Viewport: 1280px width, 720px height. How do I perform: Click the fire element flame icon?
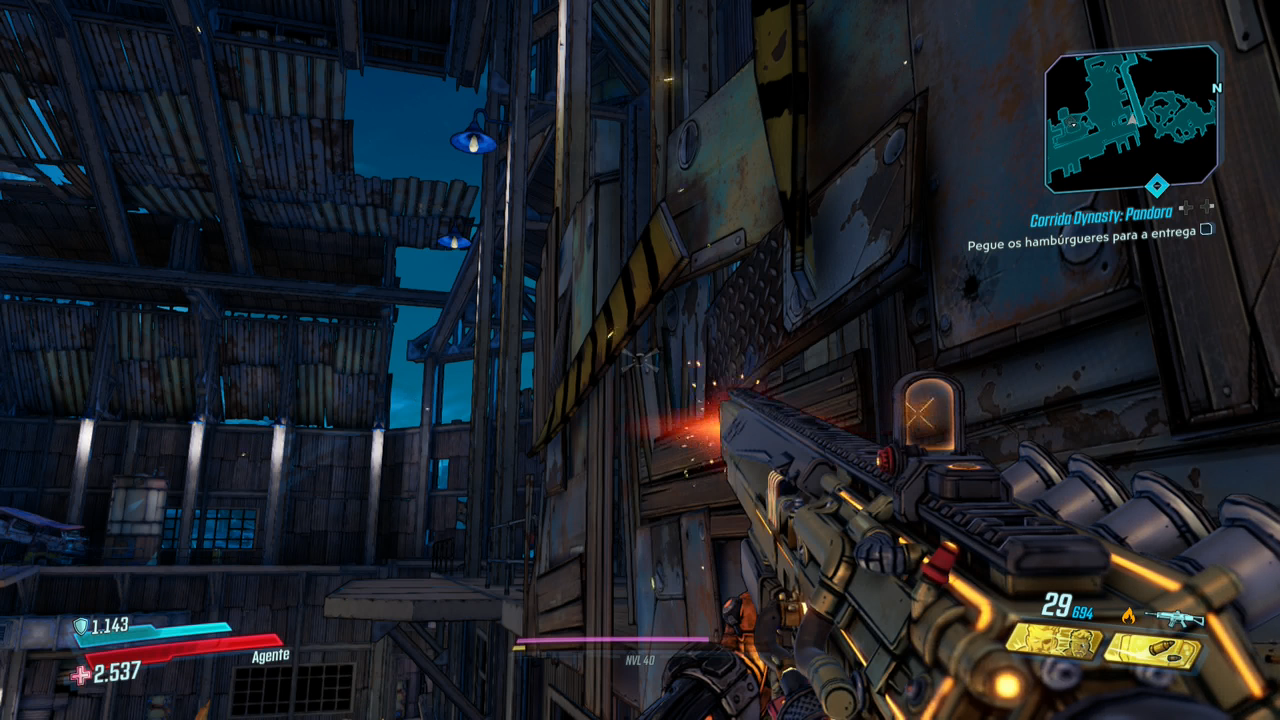1129,616
